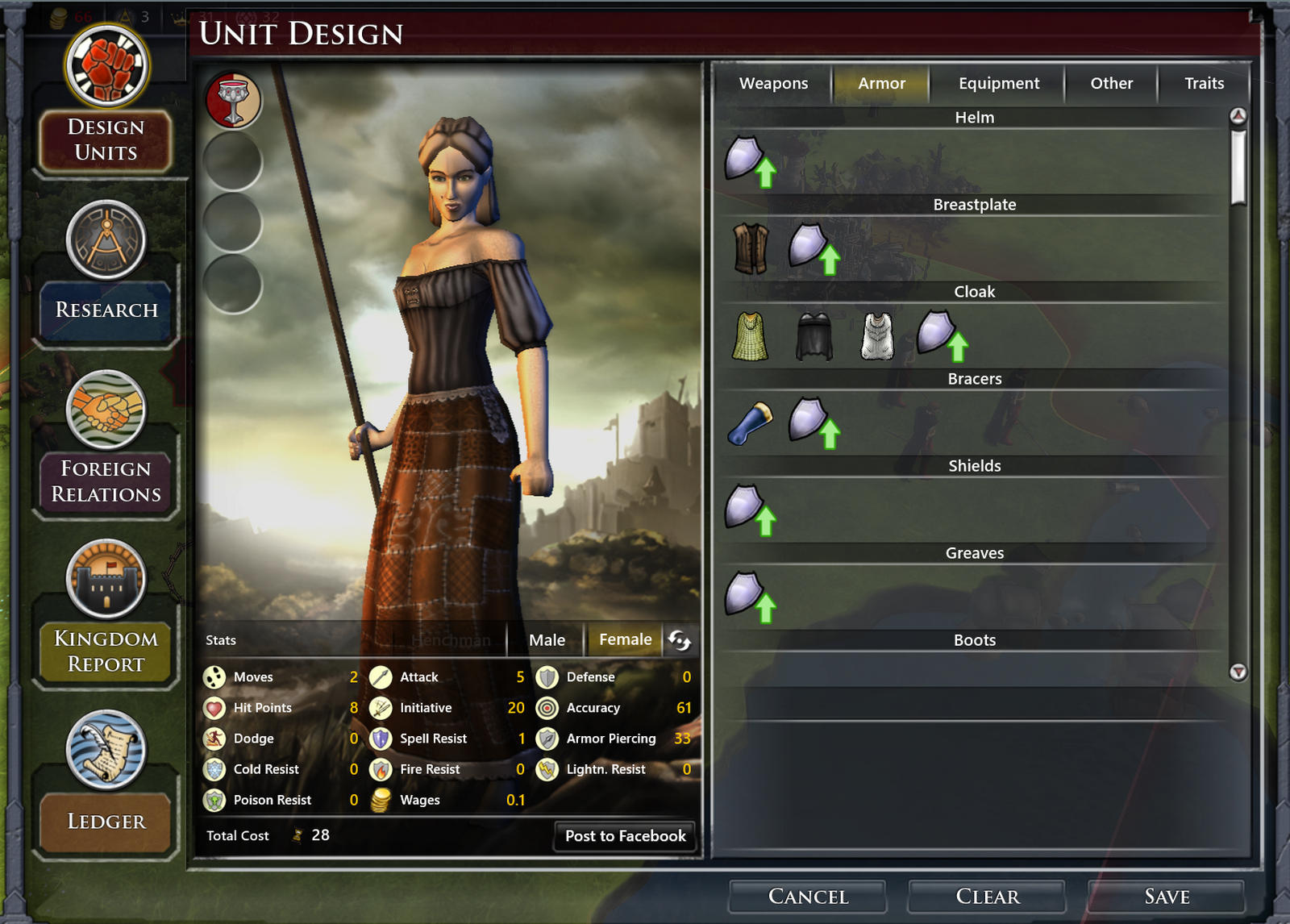Click the Henchman name field
The width and height of the screenshot is (1290, 924).
pyautogui.click(x=450, y=639)
